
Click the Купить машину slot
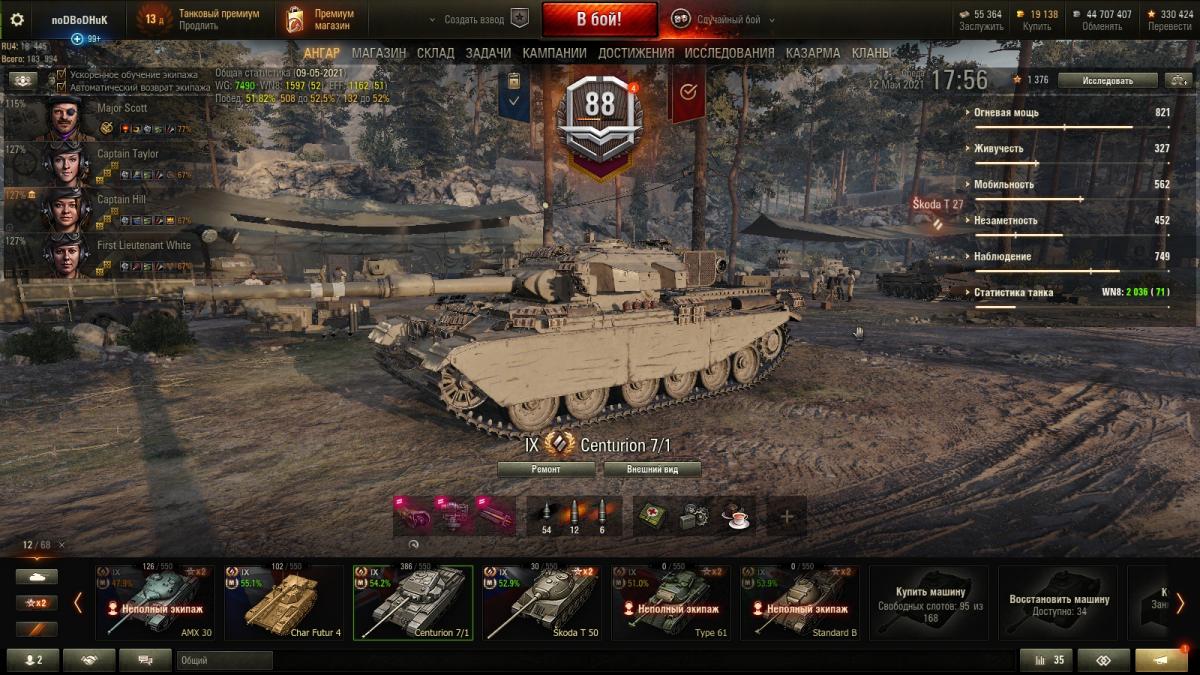[929, 600]
